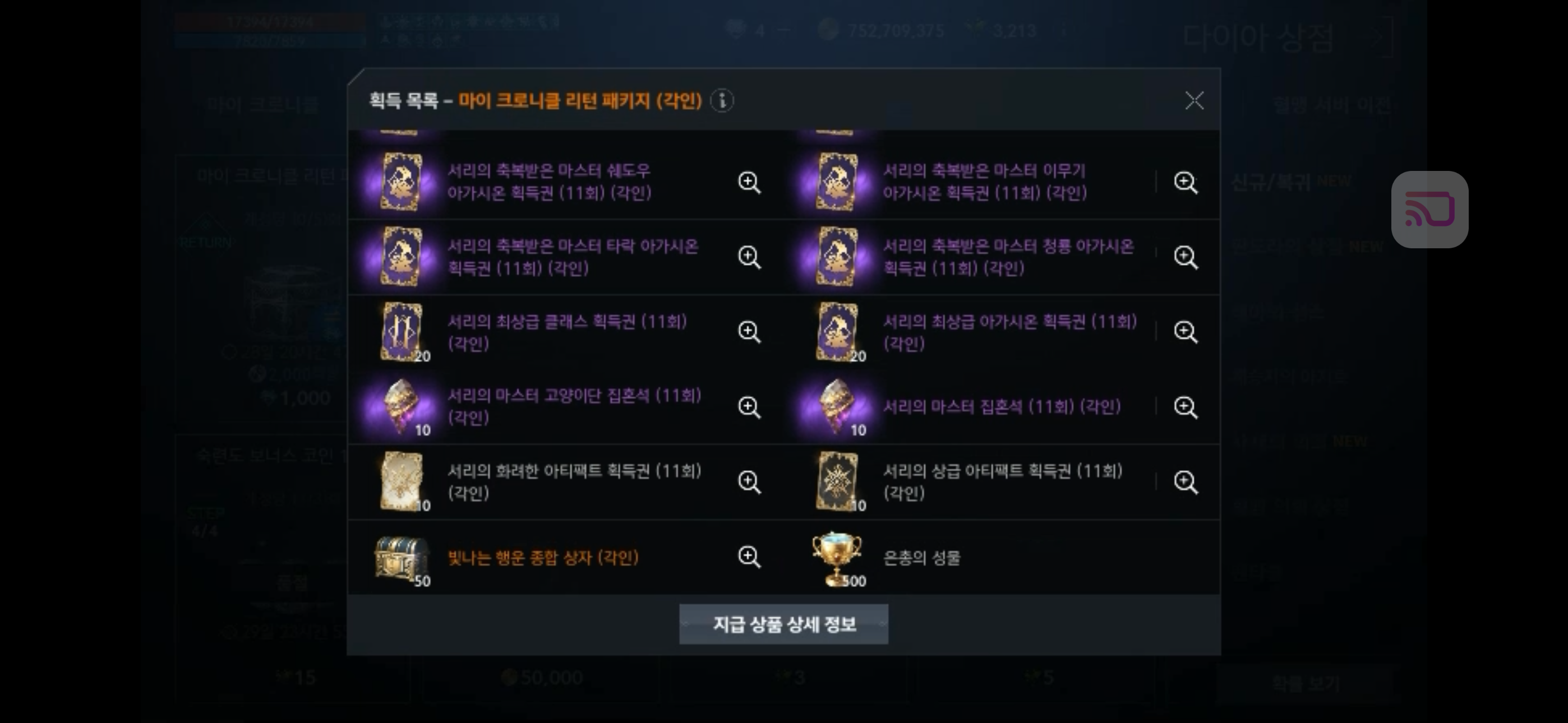This screenshot has height=723, width=1568.
Task: Click the 마스터 타락 아가시온 획득권 card icon
Action: (x=402, y=257)
